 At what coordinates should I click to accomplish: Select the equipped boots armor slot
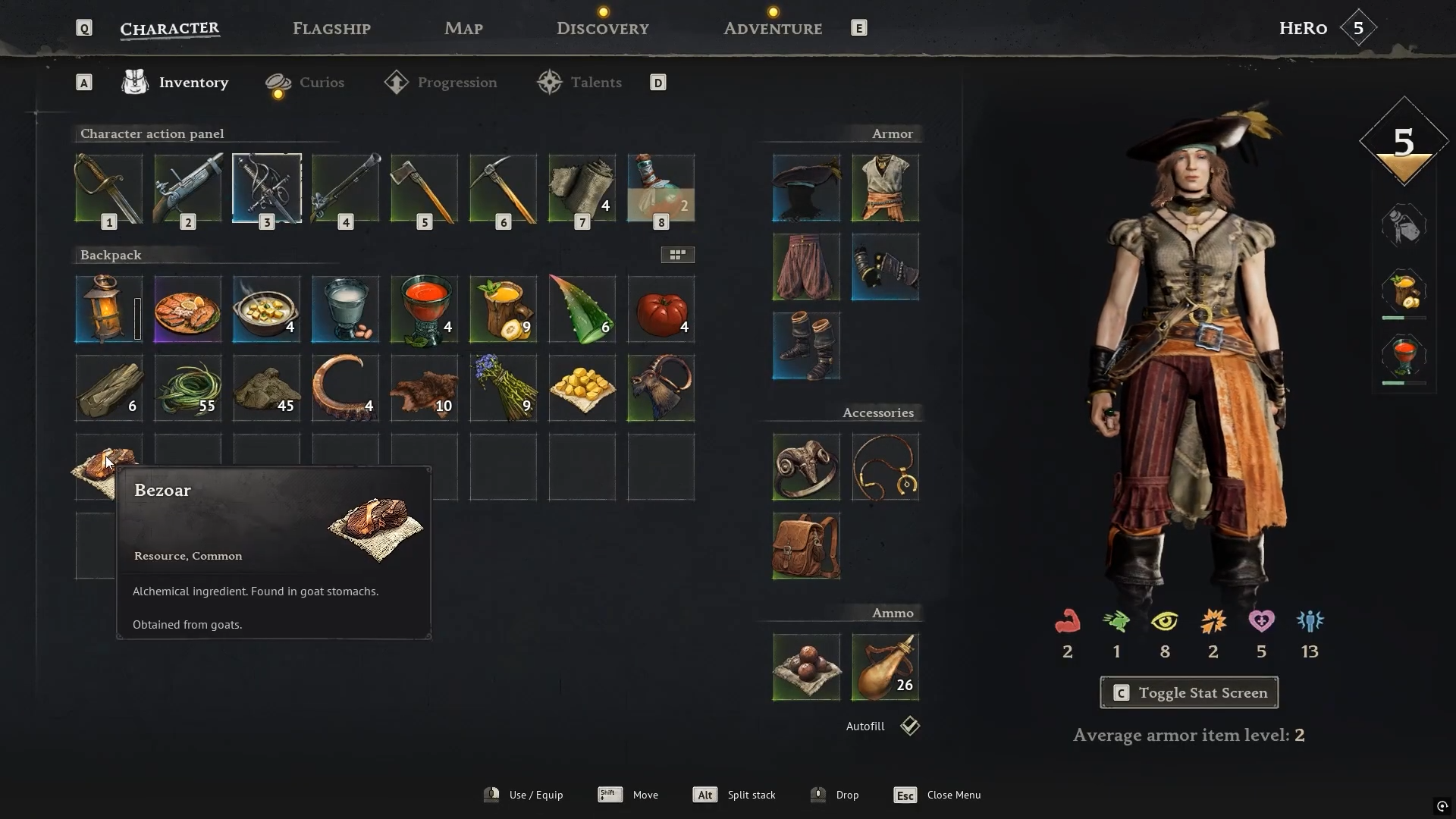[x=806, y=346]
